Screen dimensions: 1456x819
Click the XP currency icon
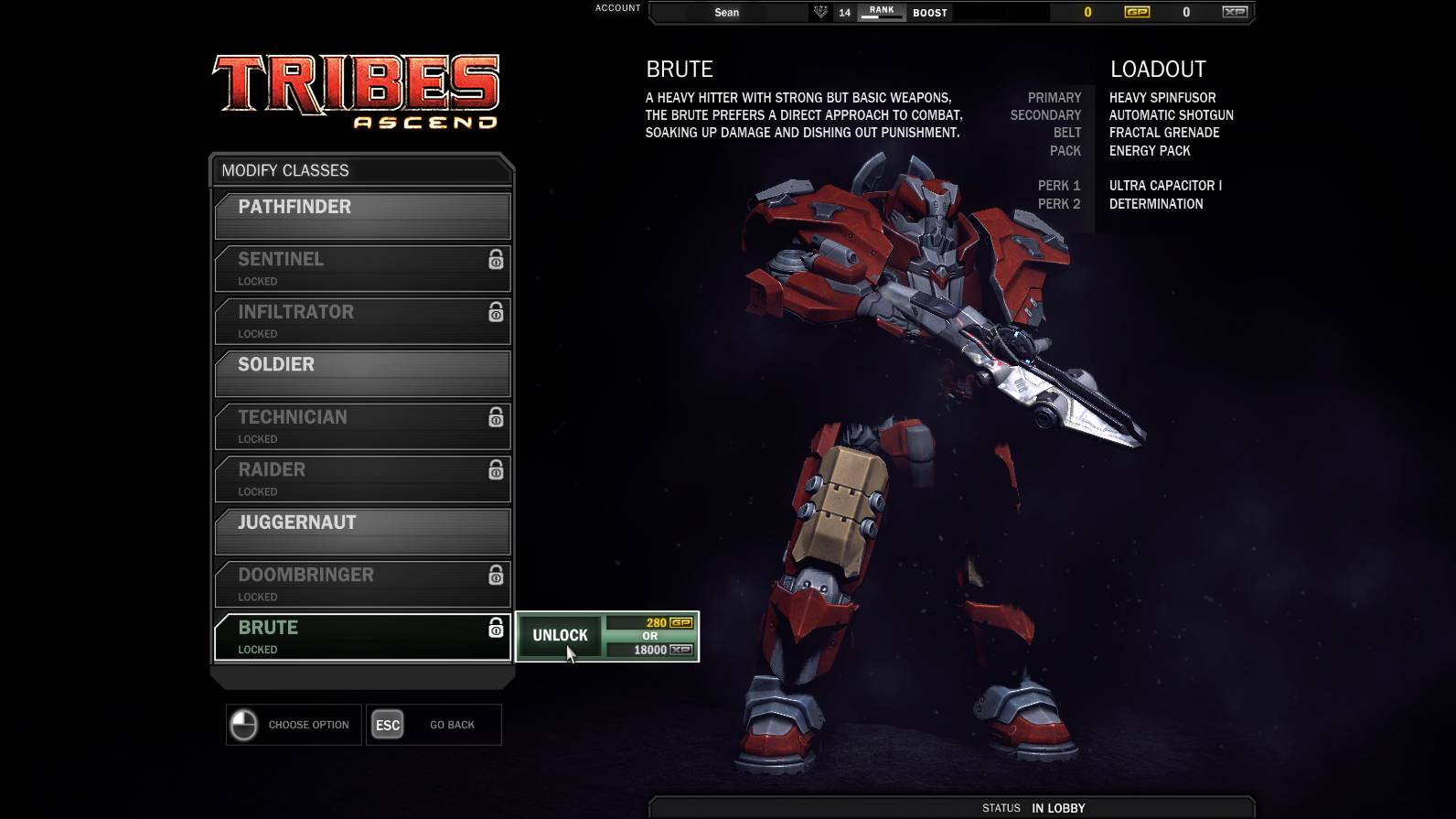coord(1235,12)
